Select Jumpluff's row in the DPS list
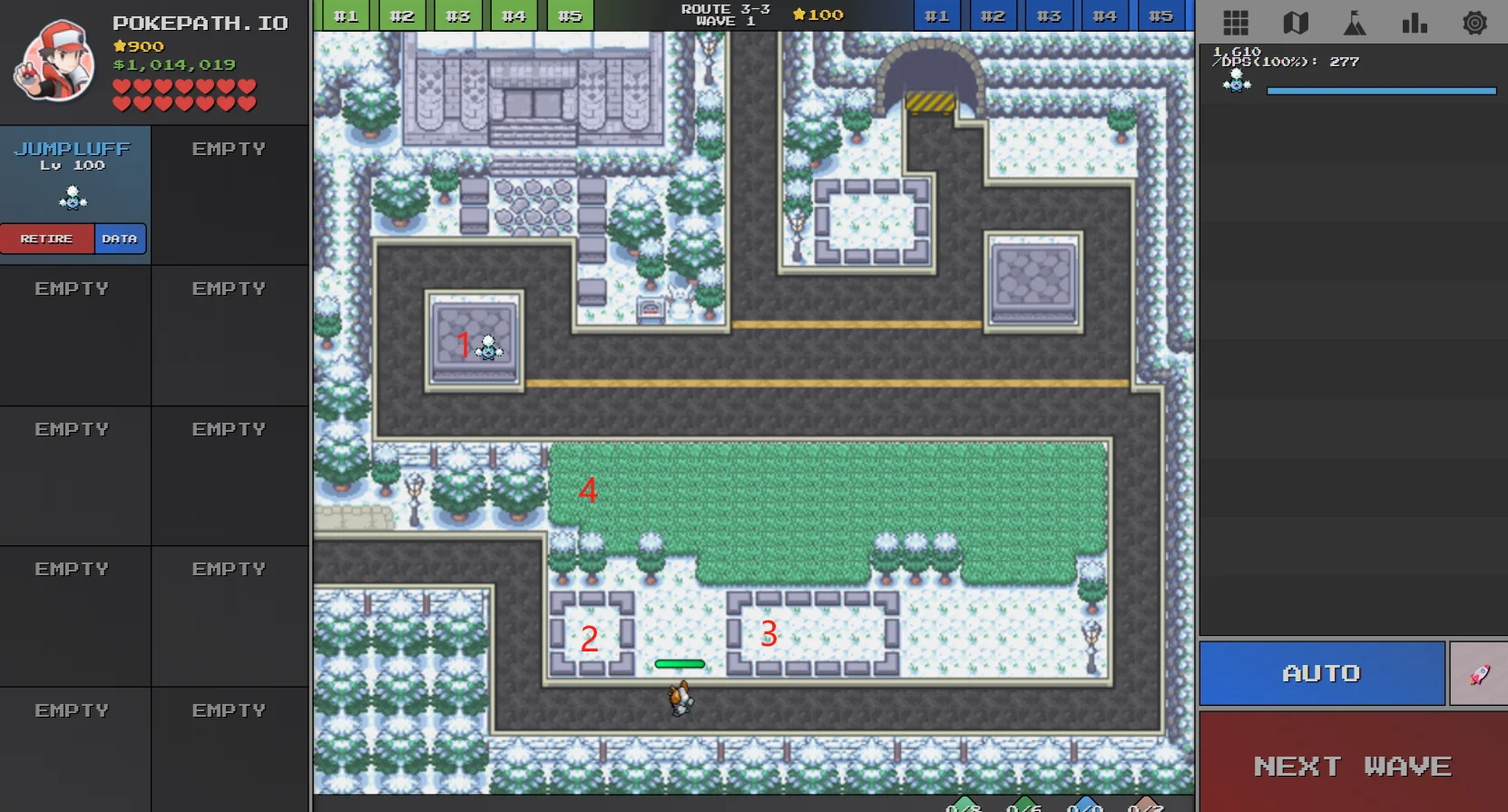 pyautogui.click(x=1352, y=74)
